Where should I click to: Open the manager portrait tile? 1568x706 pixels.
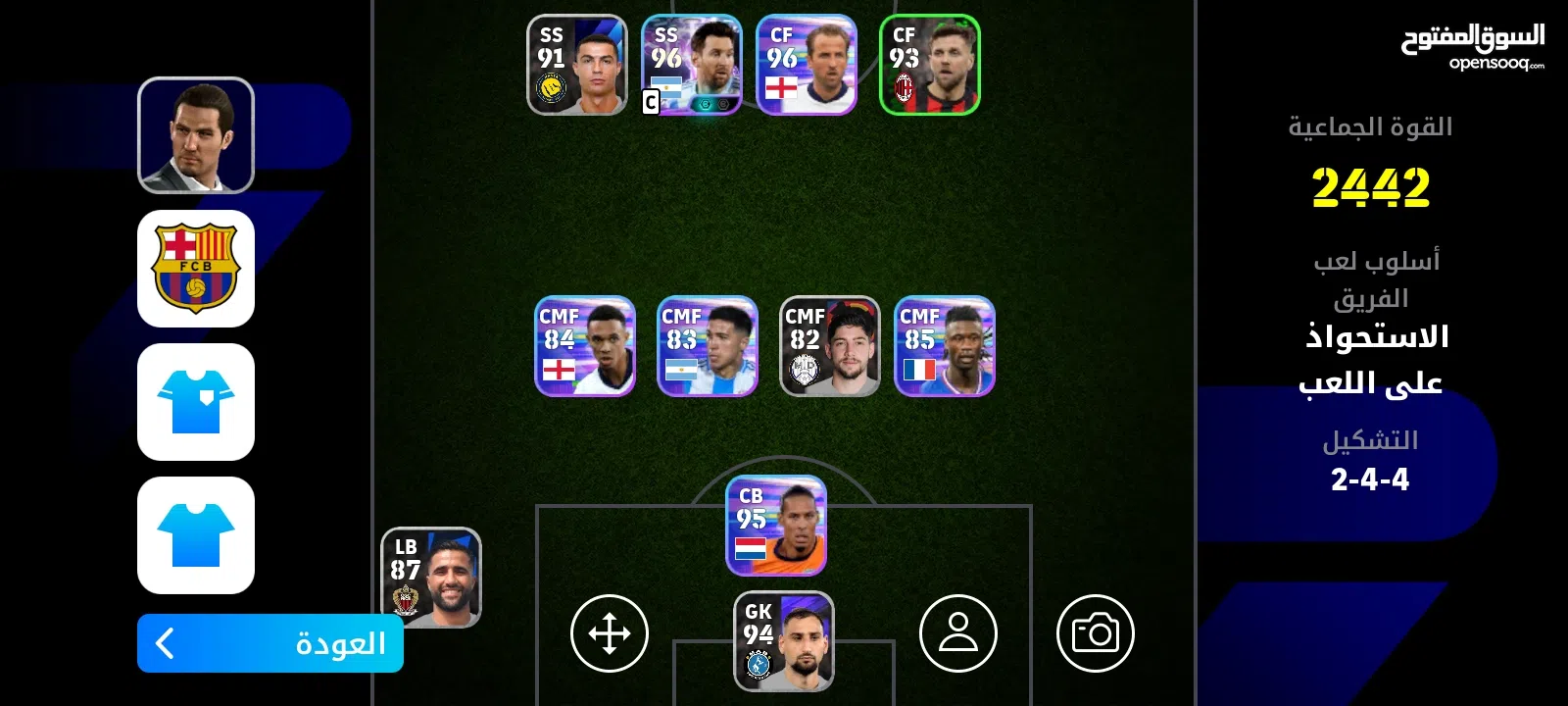196,135
